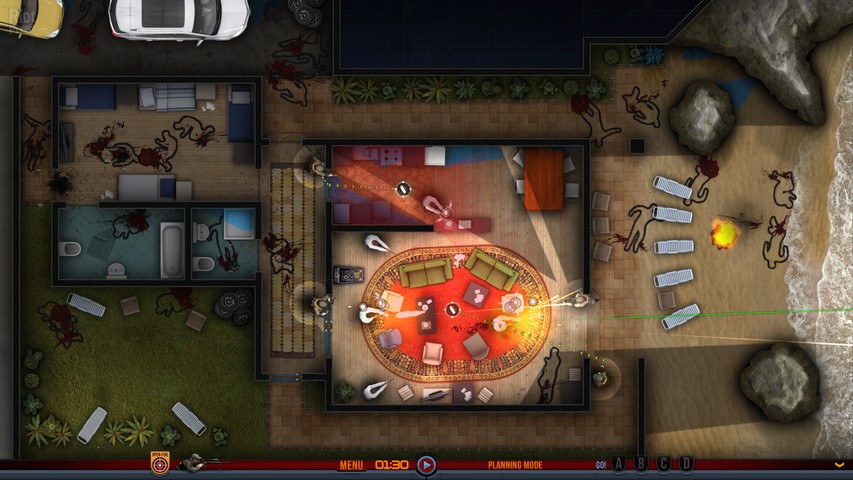
Task: Toggle the Open Fire crosshair icon
Action: pyautogui.click(x=160, y=464)
